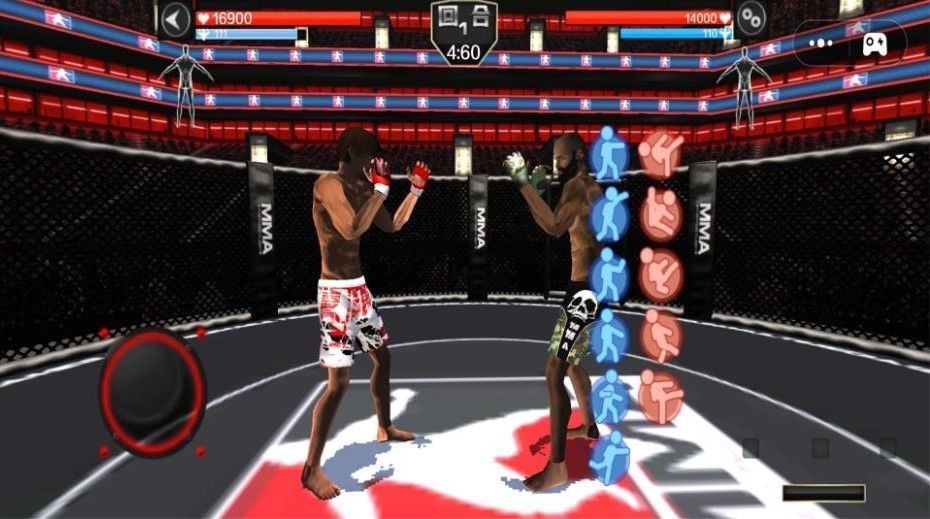The image size is (930, 519).
Task: Click the two-circles button beside enemy health
Action: 750,17
